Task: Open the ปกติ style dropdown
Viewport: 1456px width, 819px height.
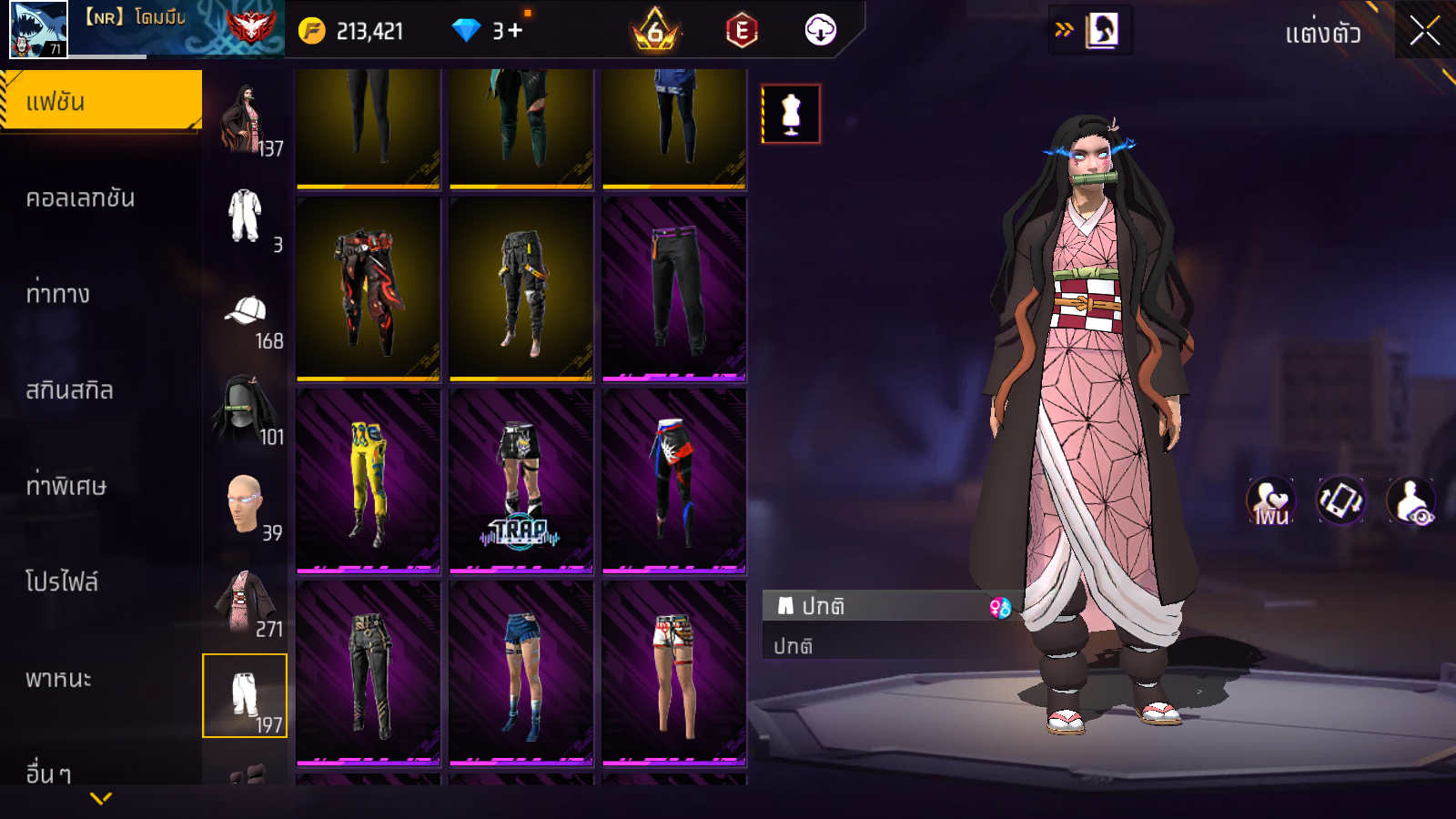Action: click(887, 606)
